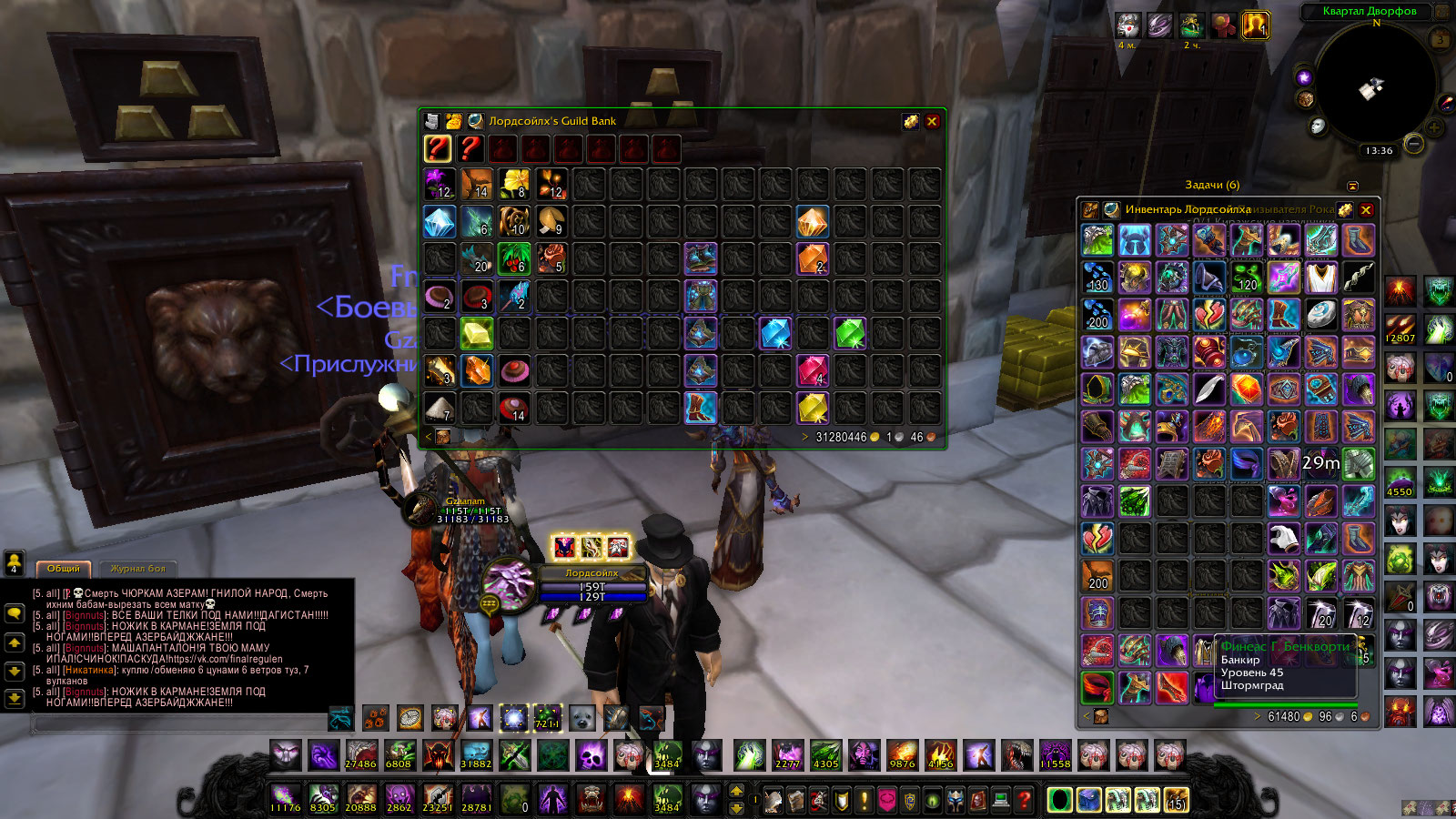
Task: Open the chat menu speech bubble button
Action: point(15,613)
